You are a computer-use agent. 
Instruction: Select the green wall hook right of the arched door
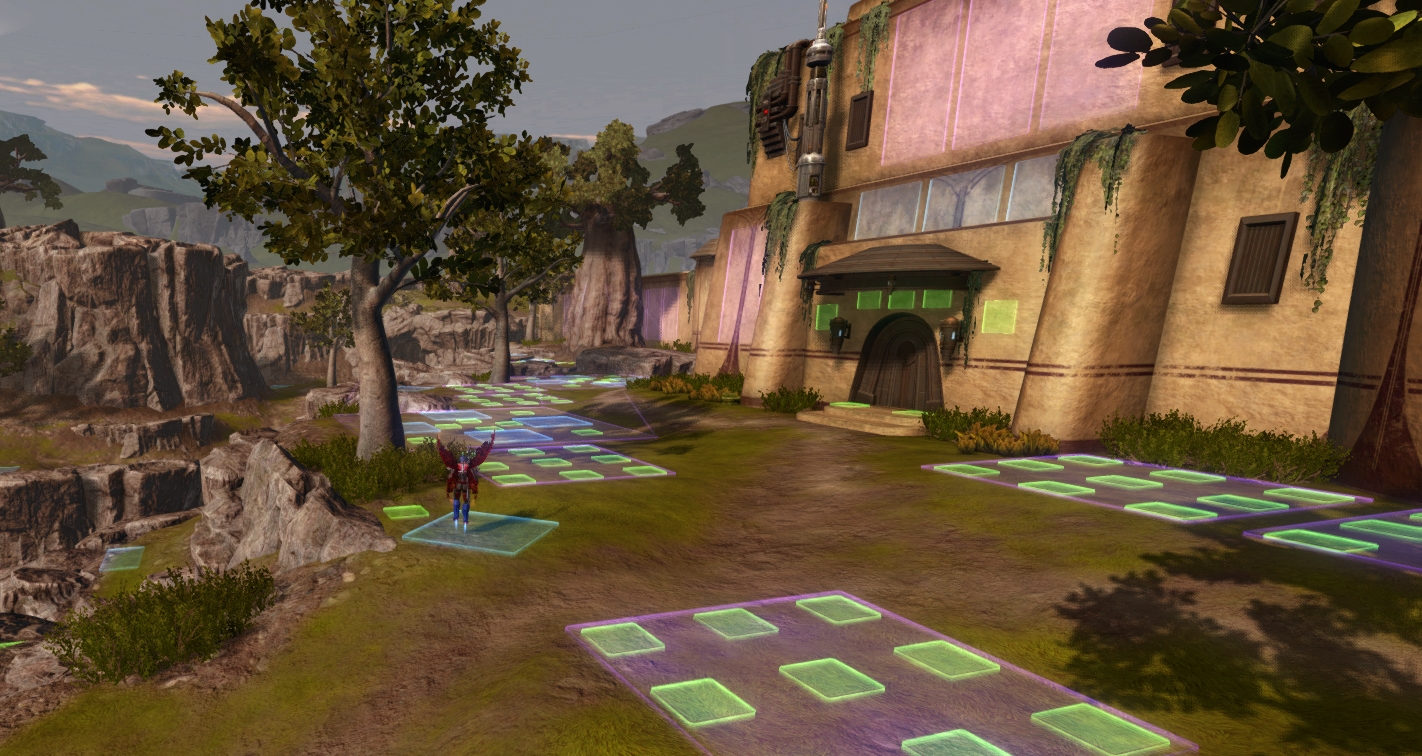pos(998,316)
